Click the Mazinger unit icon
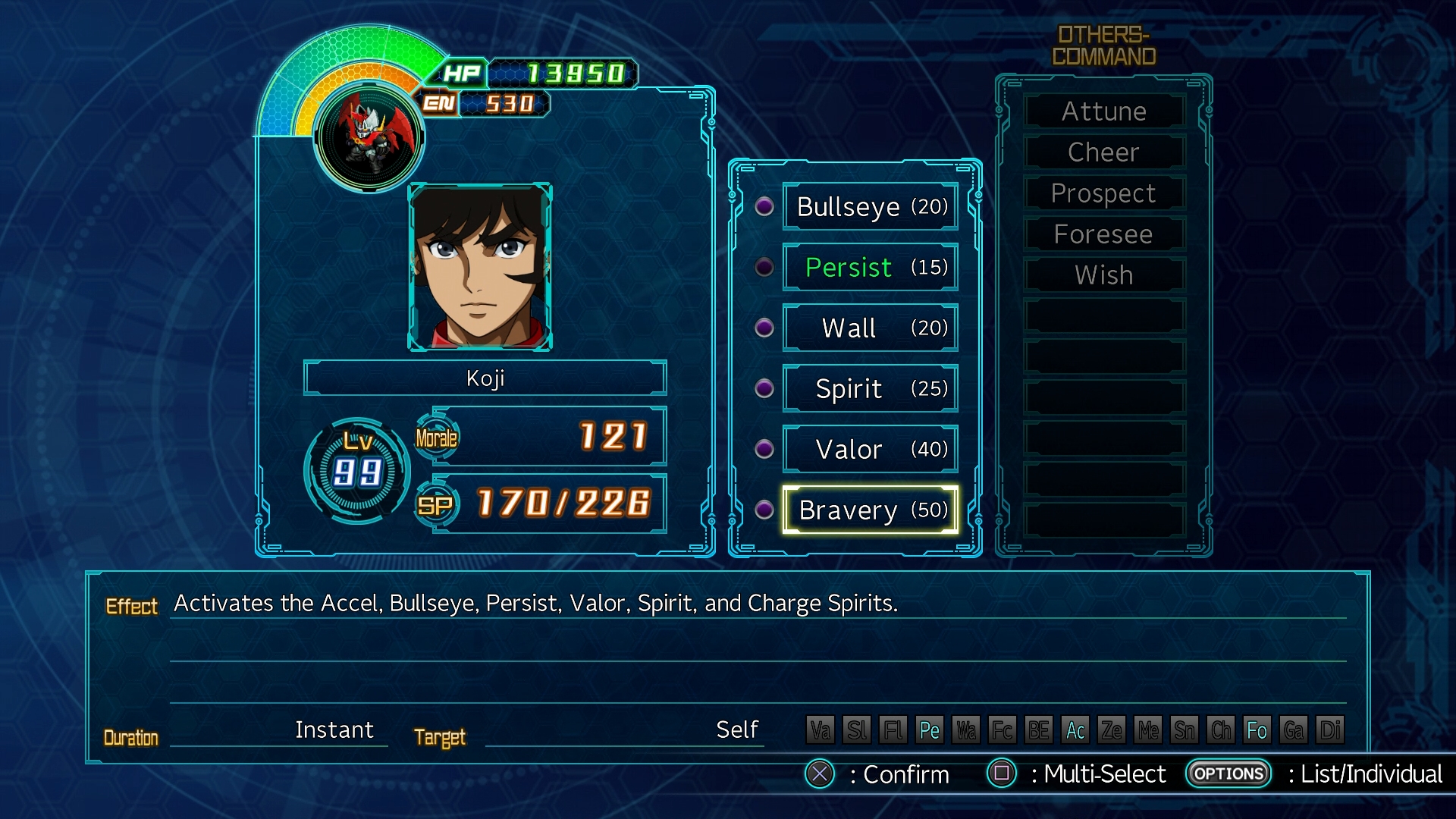 [x=369, y=136]
